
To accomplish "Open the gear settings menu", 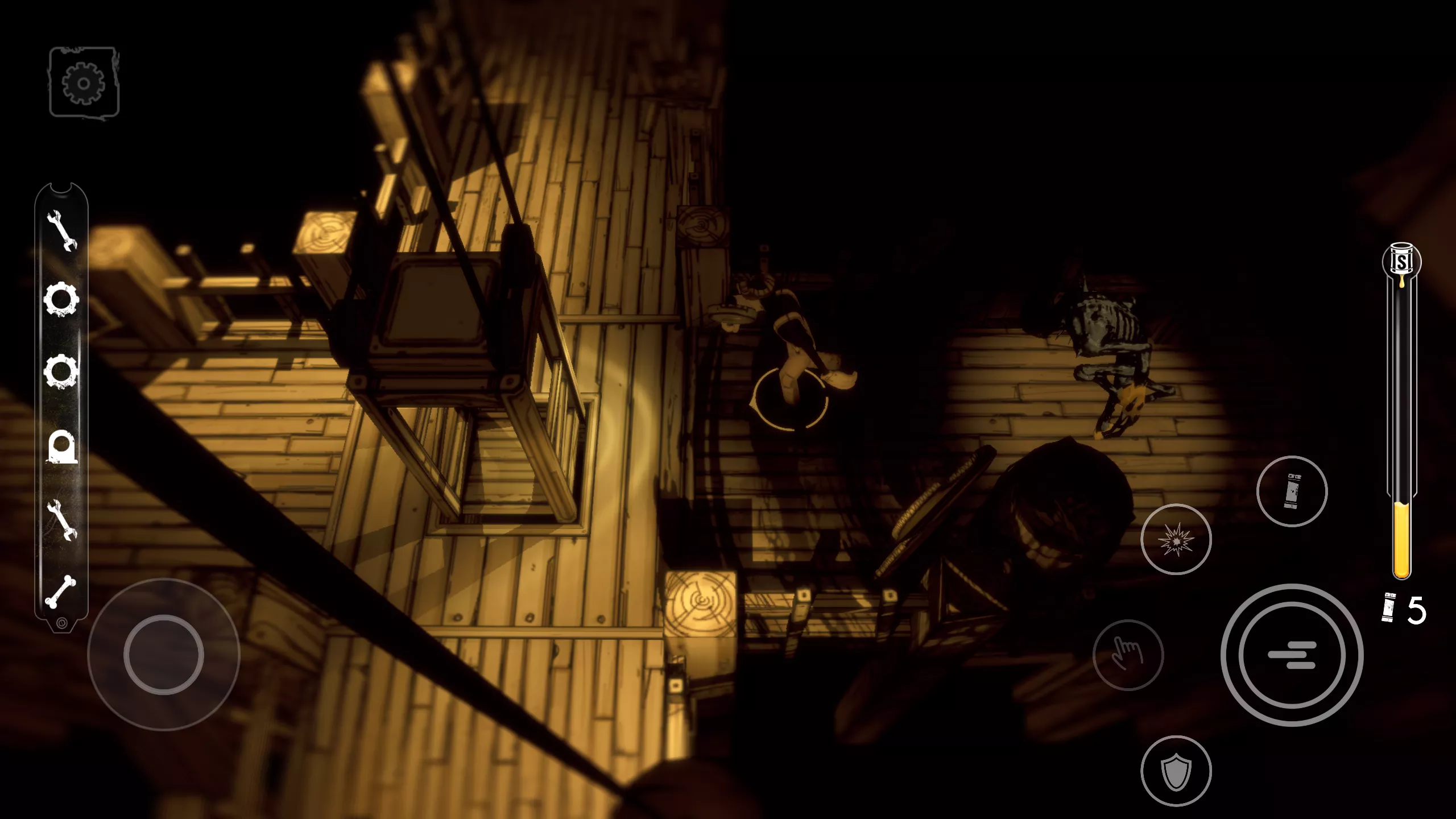I will [x=84, y=83].
